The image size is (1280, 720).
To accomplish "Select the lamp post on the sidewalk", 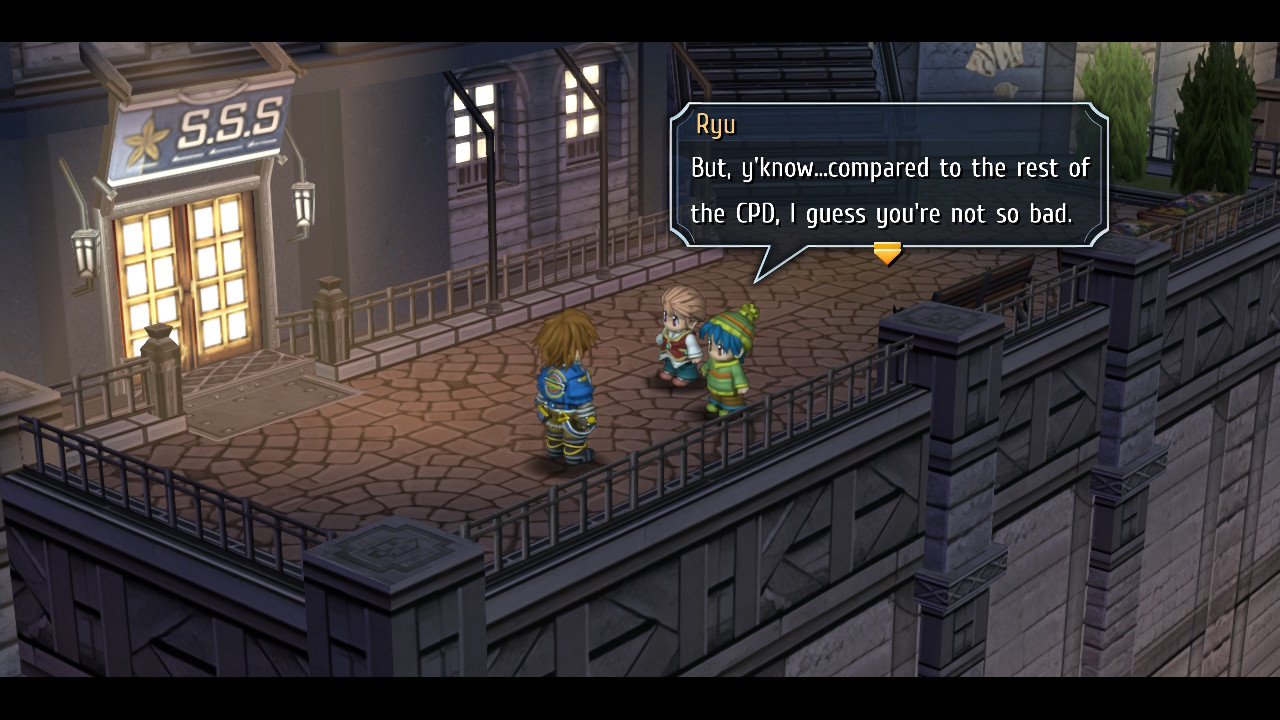I will tap(492, 220).
